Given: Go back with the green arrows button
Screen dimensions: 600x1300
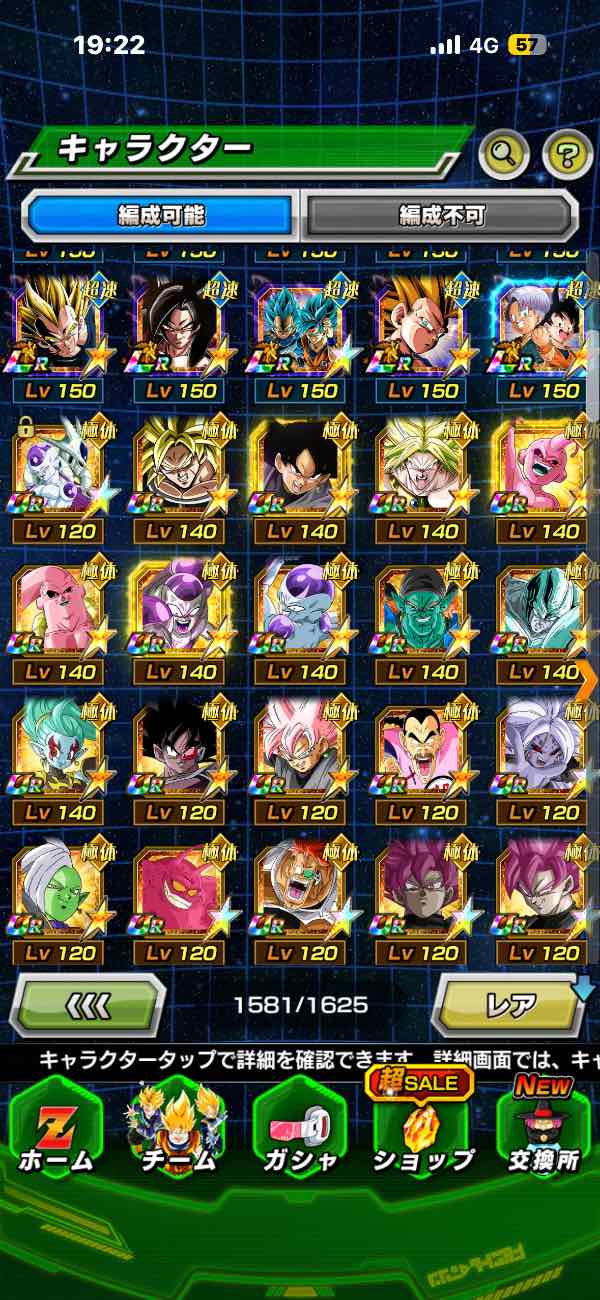Looking at the screenshot, I should [x=88, y=1003].
